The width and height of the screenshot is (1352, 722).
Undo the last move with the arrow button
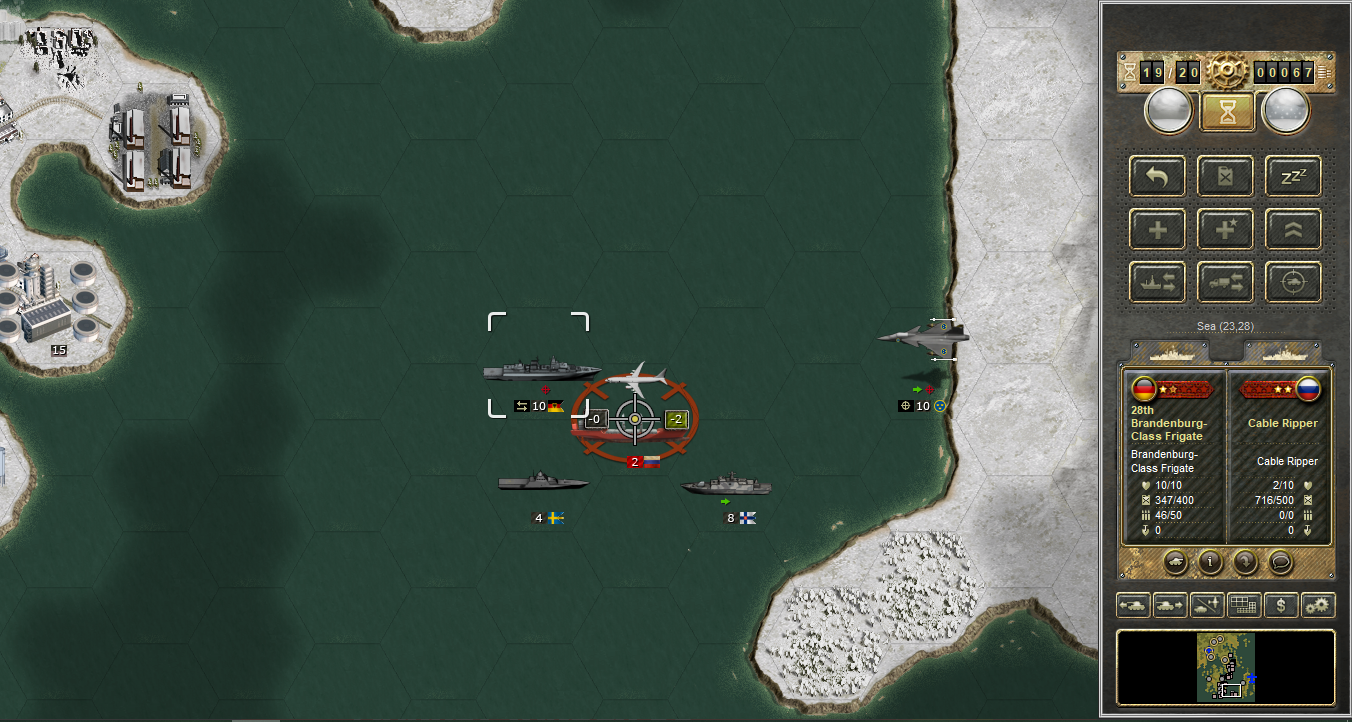click(x=1158, y=177)
